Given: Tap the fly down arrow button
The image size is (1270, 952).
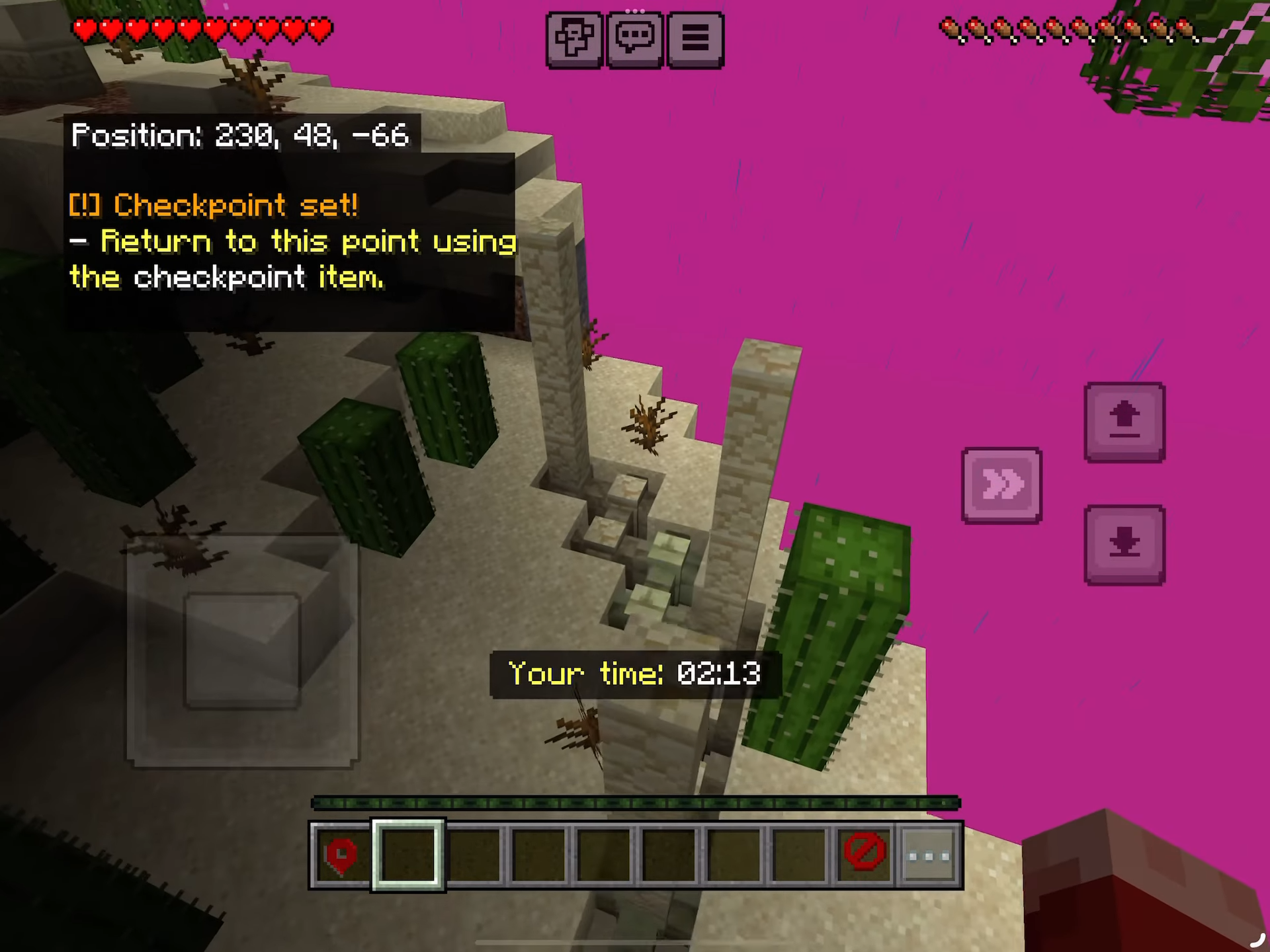Looking at the screenshot, I should 1124,545.
